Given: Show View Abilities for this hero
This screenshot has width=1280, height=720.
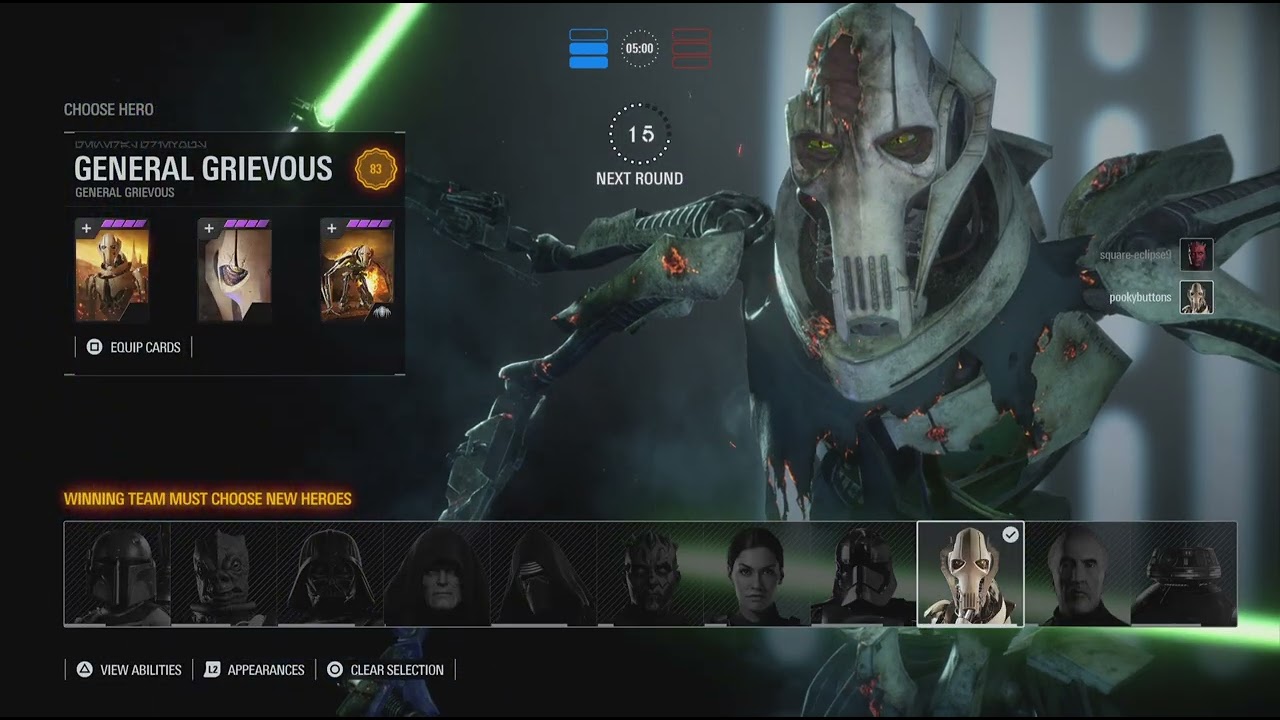Looking at the screenshot, I should (130, 670).
